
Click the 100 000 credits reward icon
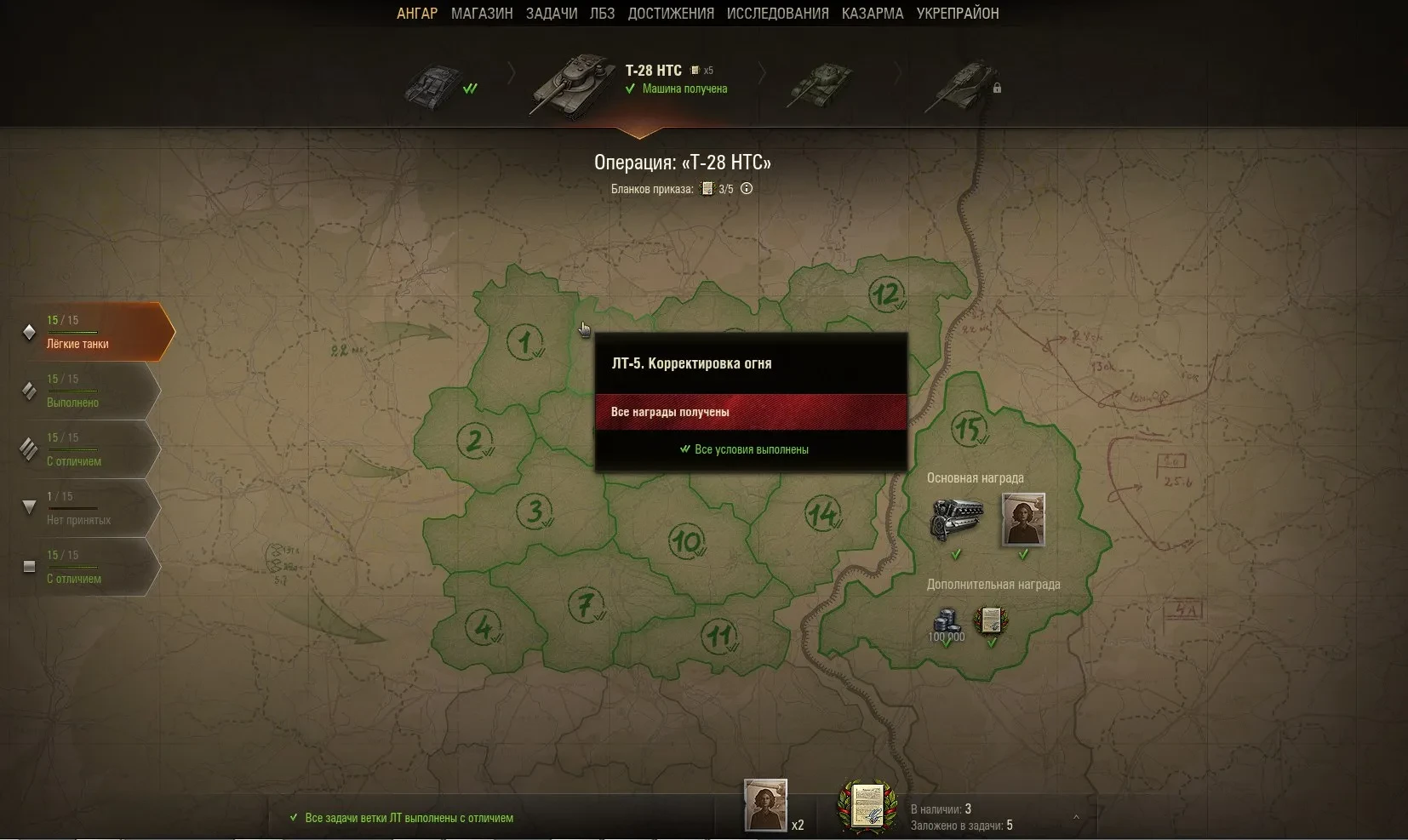click(946, 623)
